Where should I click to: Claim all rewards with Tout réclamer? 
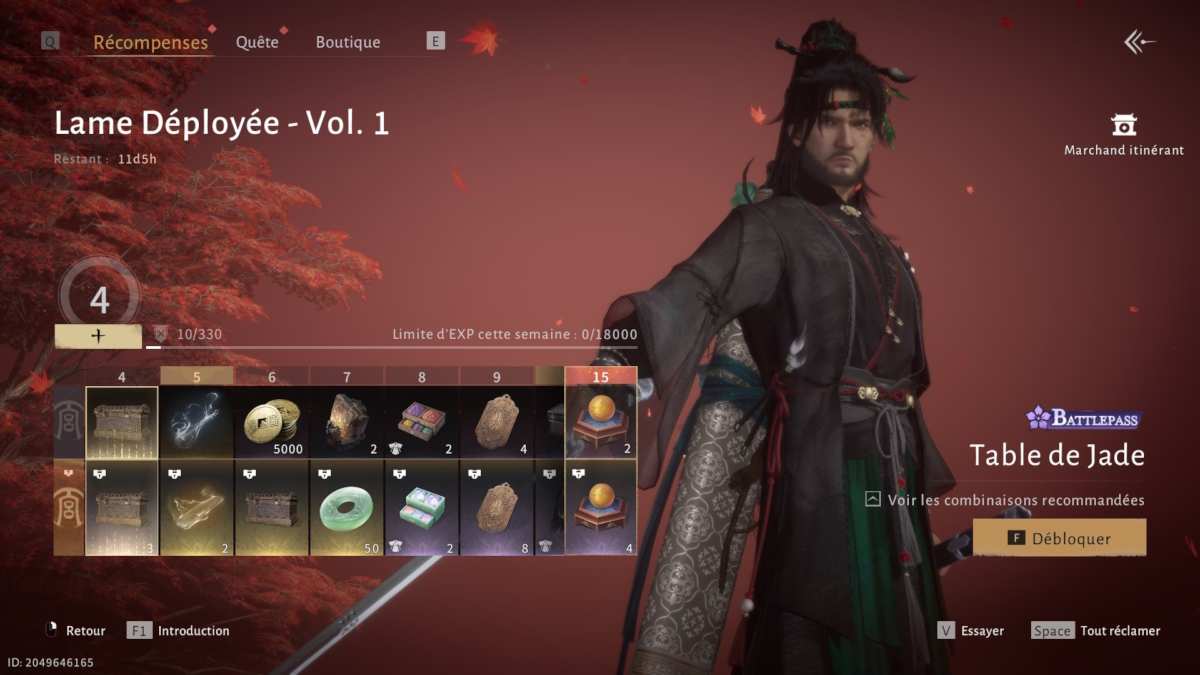coord(1096,631)
